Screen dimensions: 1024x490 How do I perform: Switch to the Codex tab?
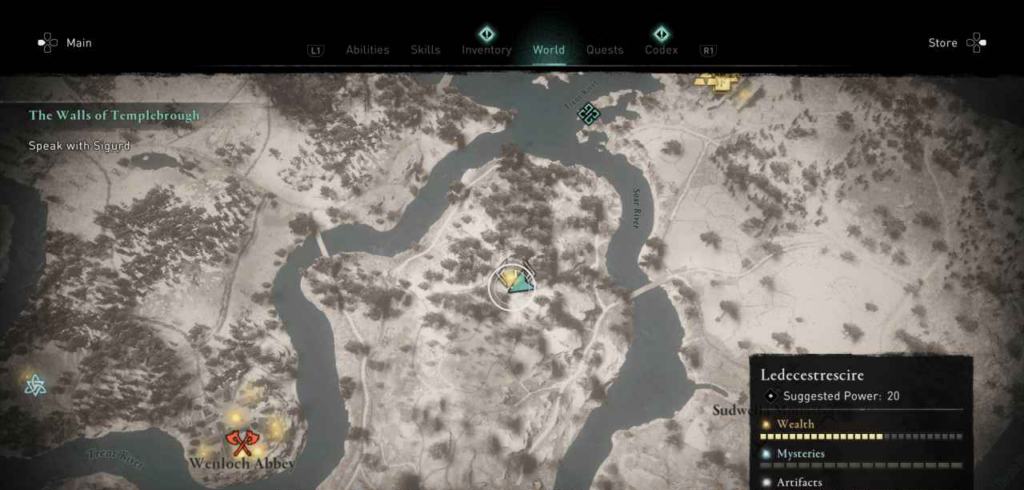click(x=661, y=50)
